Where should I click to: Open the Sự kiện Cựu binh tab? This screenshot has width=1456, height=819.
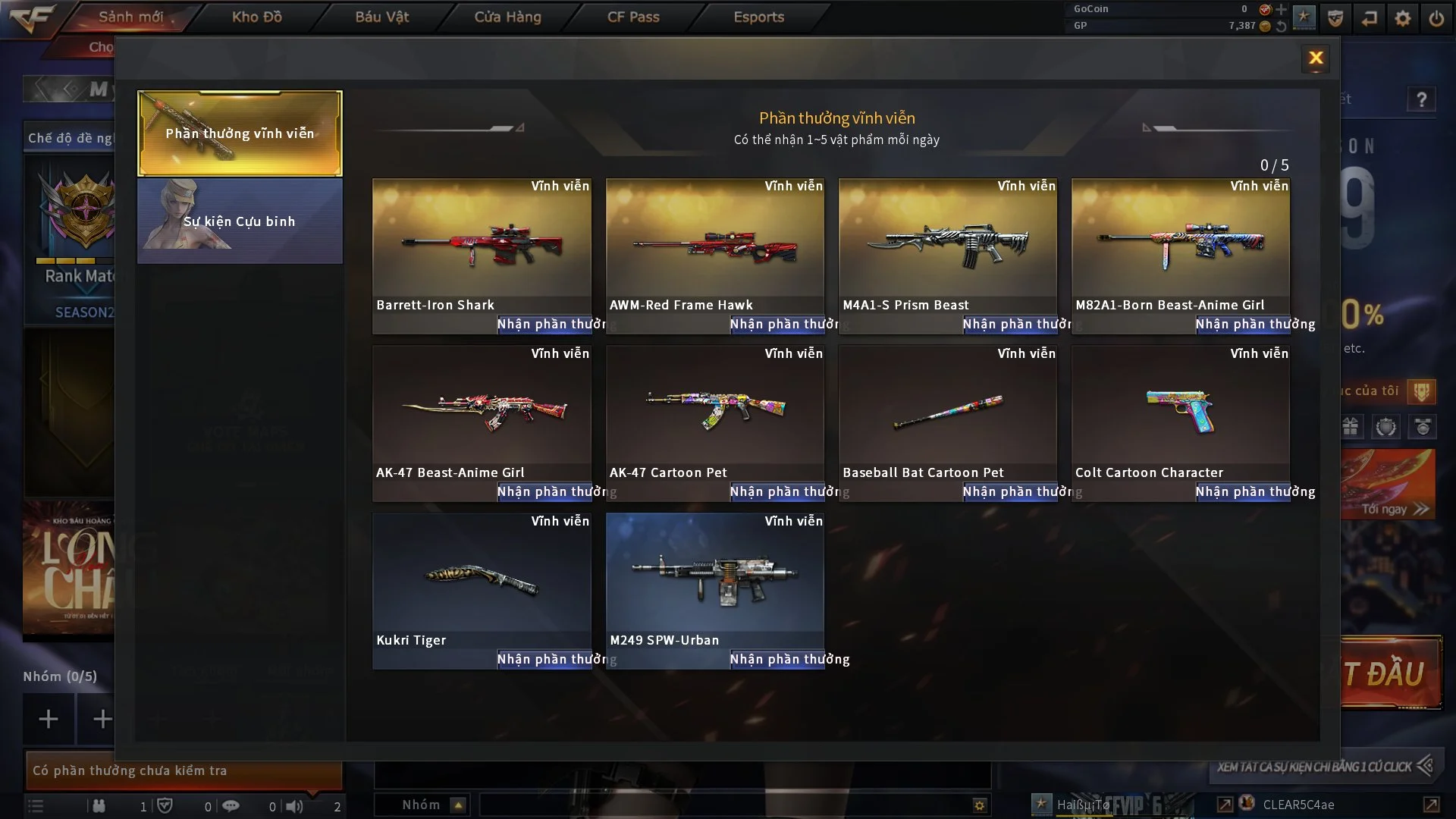240,221
